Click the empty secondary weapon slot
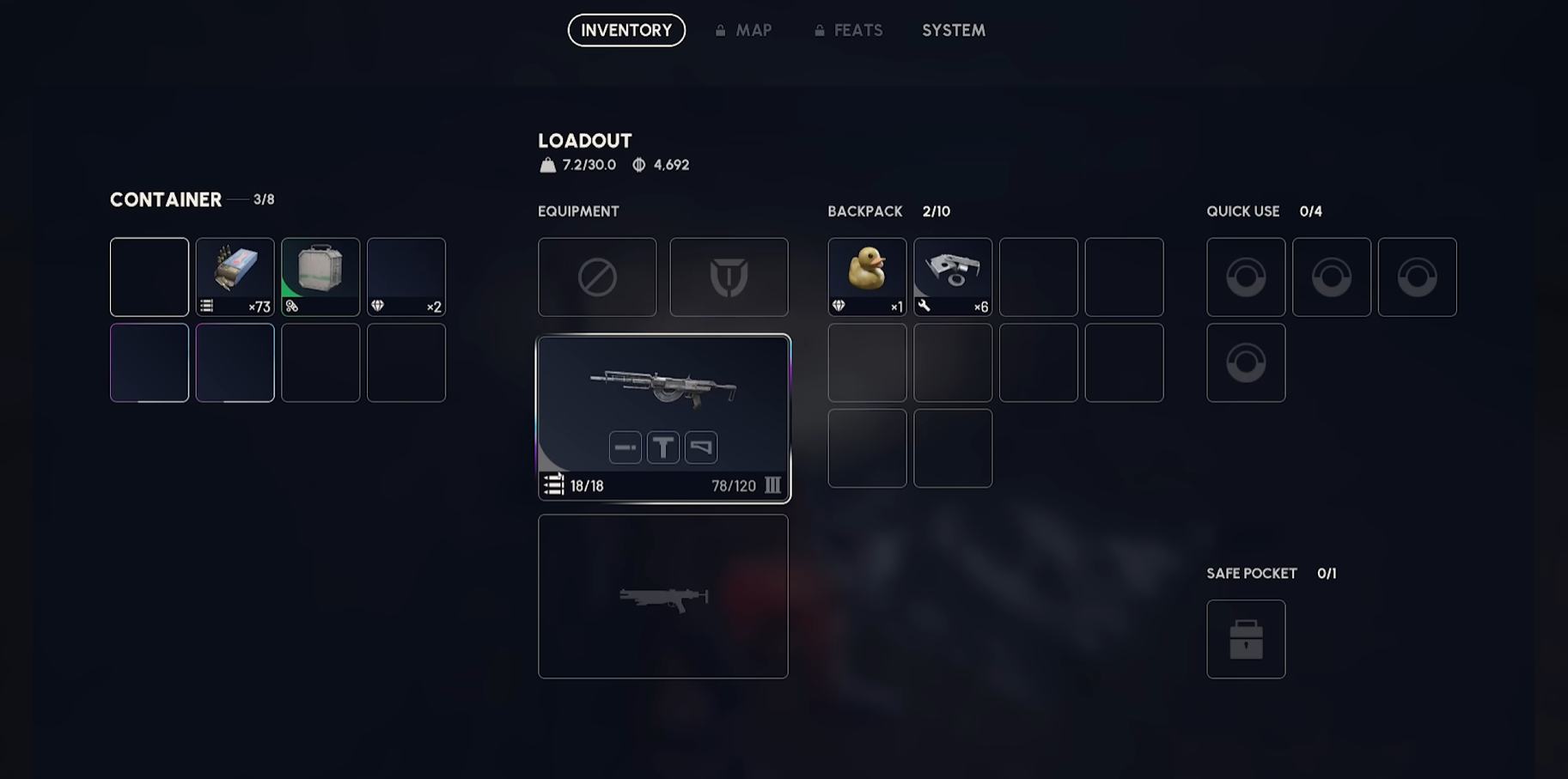The width and height of the screenshot is (1568, 779). point(663,596)
